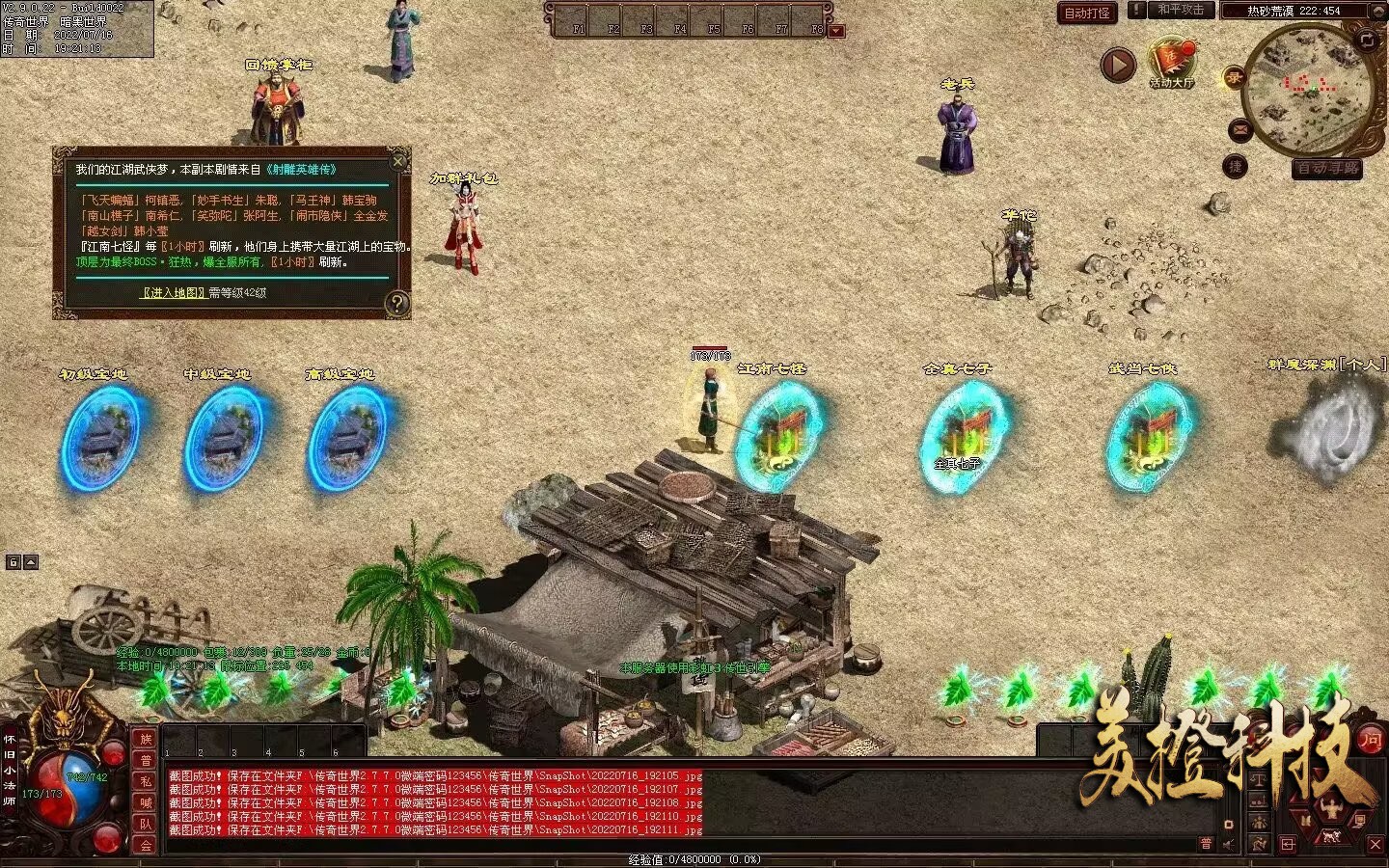Viewport: 1389px width, 868px height.
Task: Click the 进入地图 link in the dialog
Action: tap(174, 292)
